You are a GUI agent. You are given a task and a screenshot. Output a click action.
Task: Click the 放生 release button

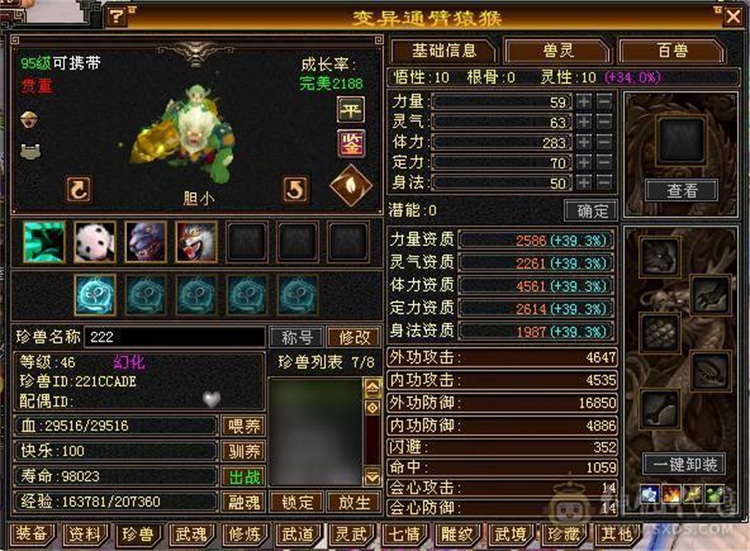pyautogui.click(x=353, y=501)
